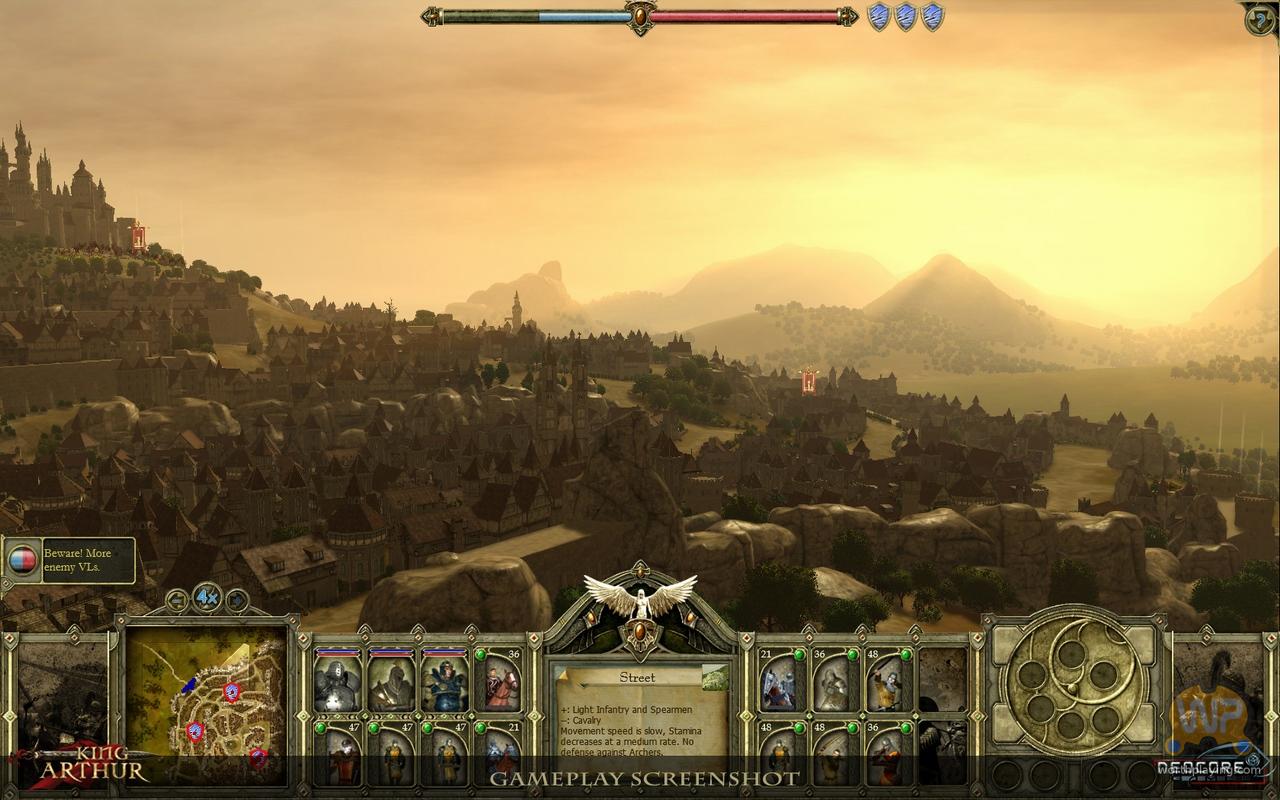Select the blue armored hero portrait
This screenshot has width=1280, height=800.
[445, 680]
